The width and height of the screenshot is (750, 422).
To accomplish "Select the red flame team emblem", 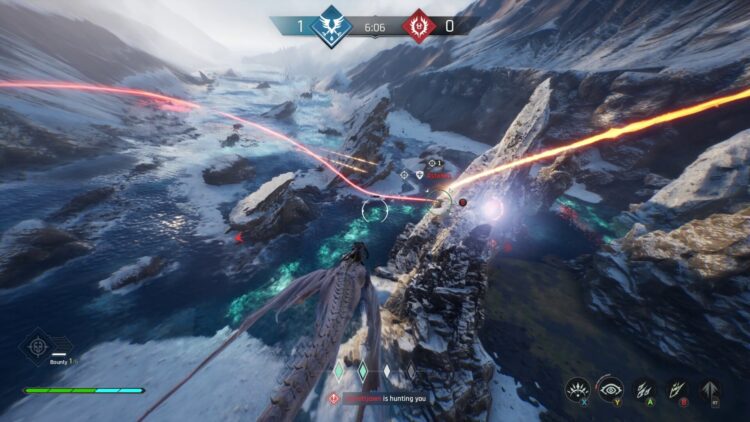I will click(x=417, y=24).
